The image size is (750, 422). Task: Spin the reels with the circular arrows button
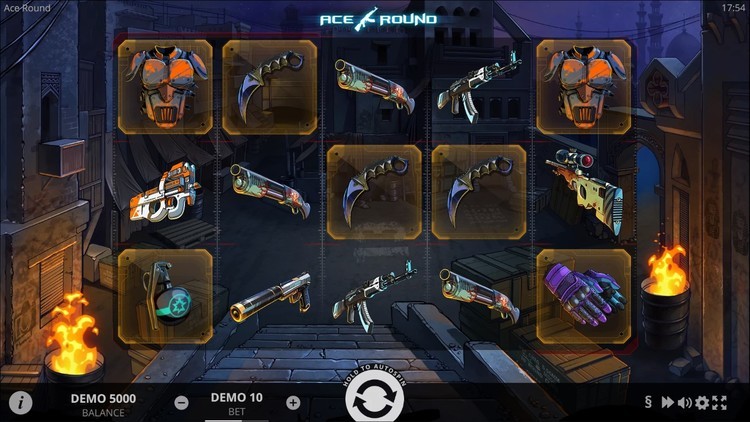pyautogui.click(x=375, y=399)
